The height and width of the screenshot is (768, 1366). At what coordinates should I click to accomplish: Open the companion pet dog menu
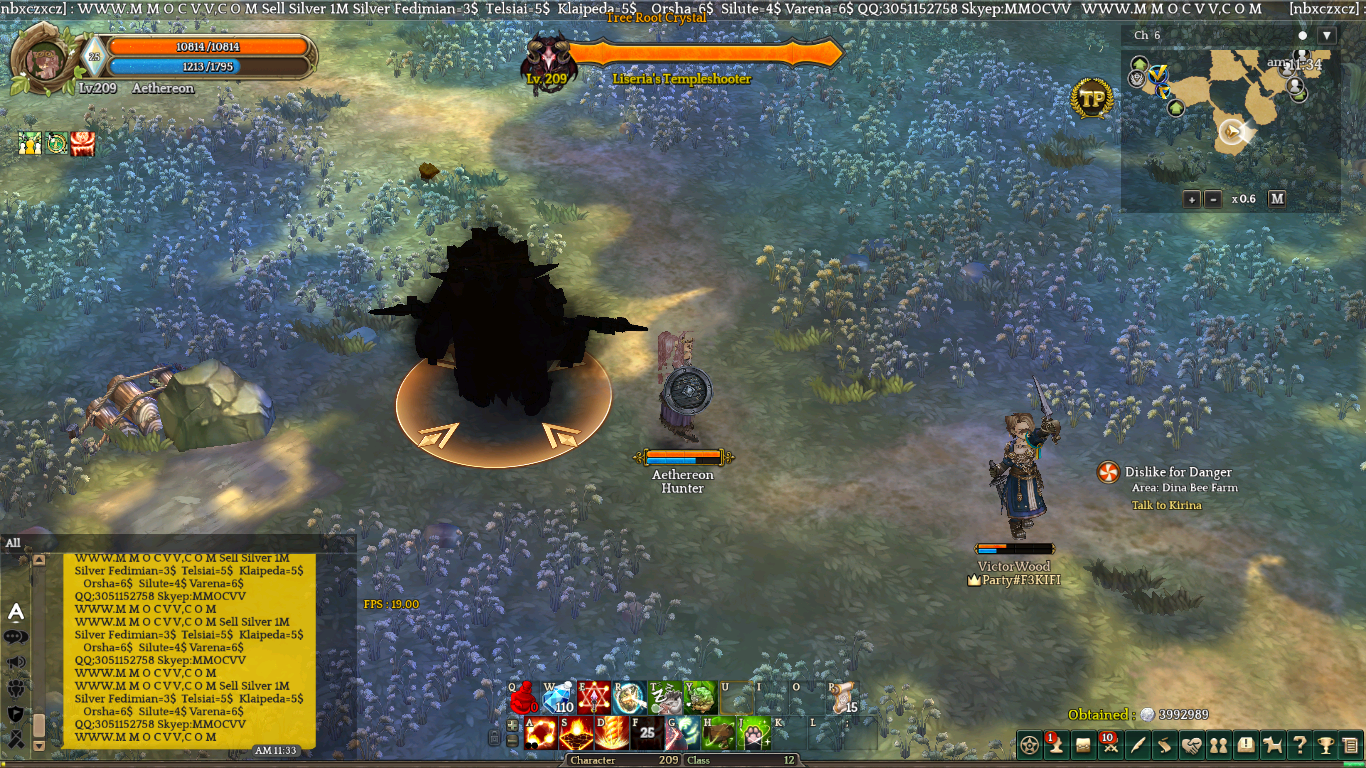pyautogui.click(x=1273, y=745)
